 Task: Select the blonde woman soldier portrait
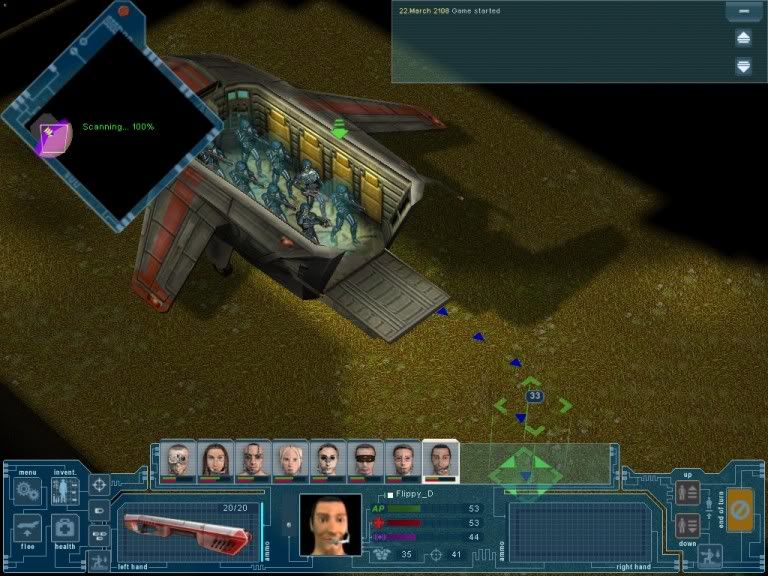point(290,460)
